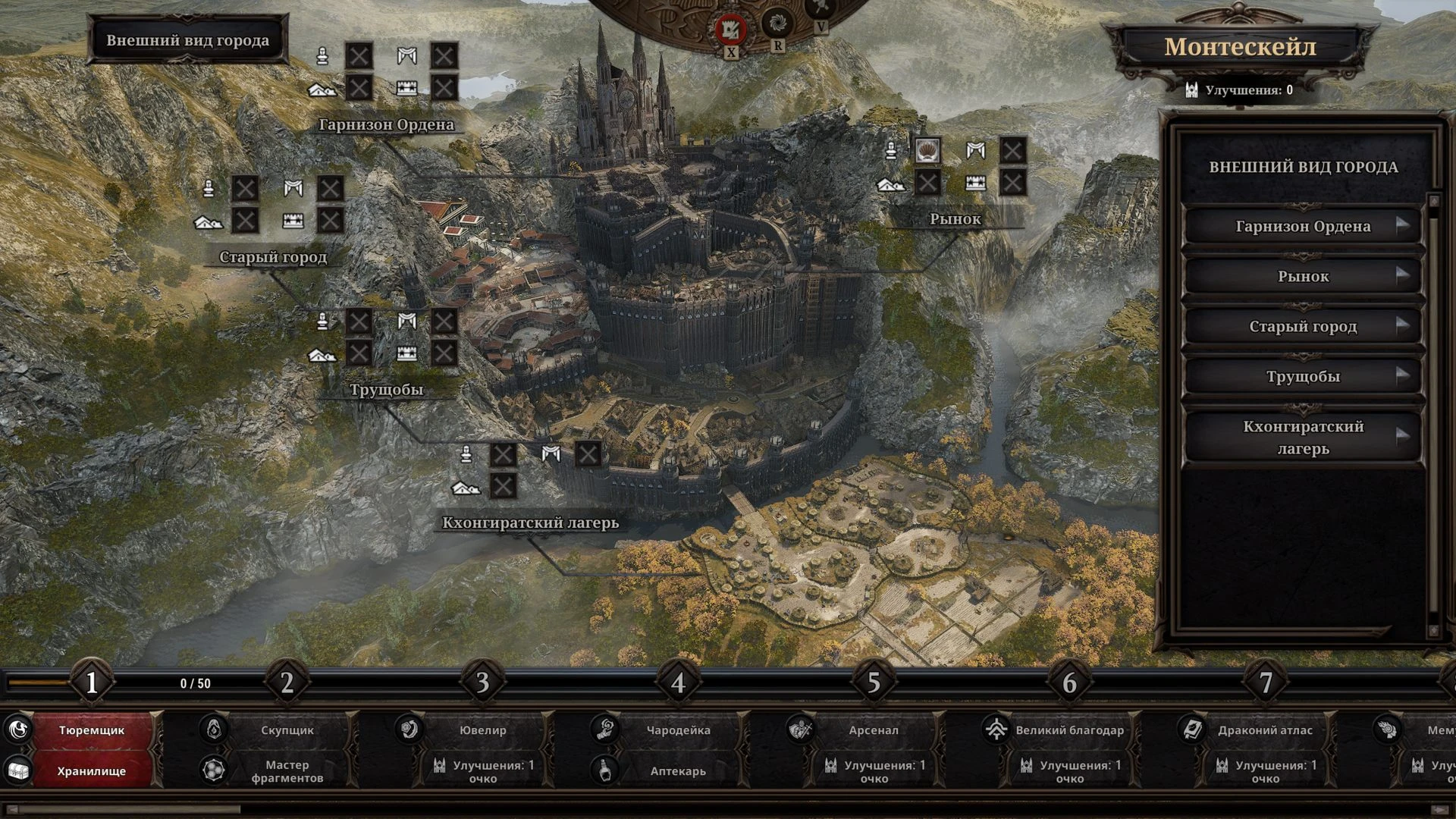Visit the Скупщик vendor
The width and height of the screenshot is (1456, 819).
pos(287,730)
